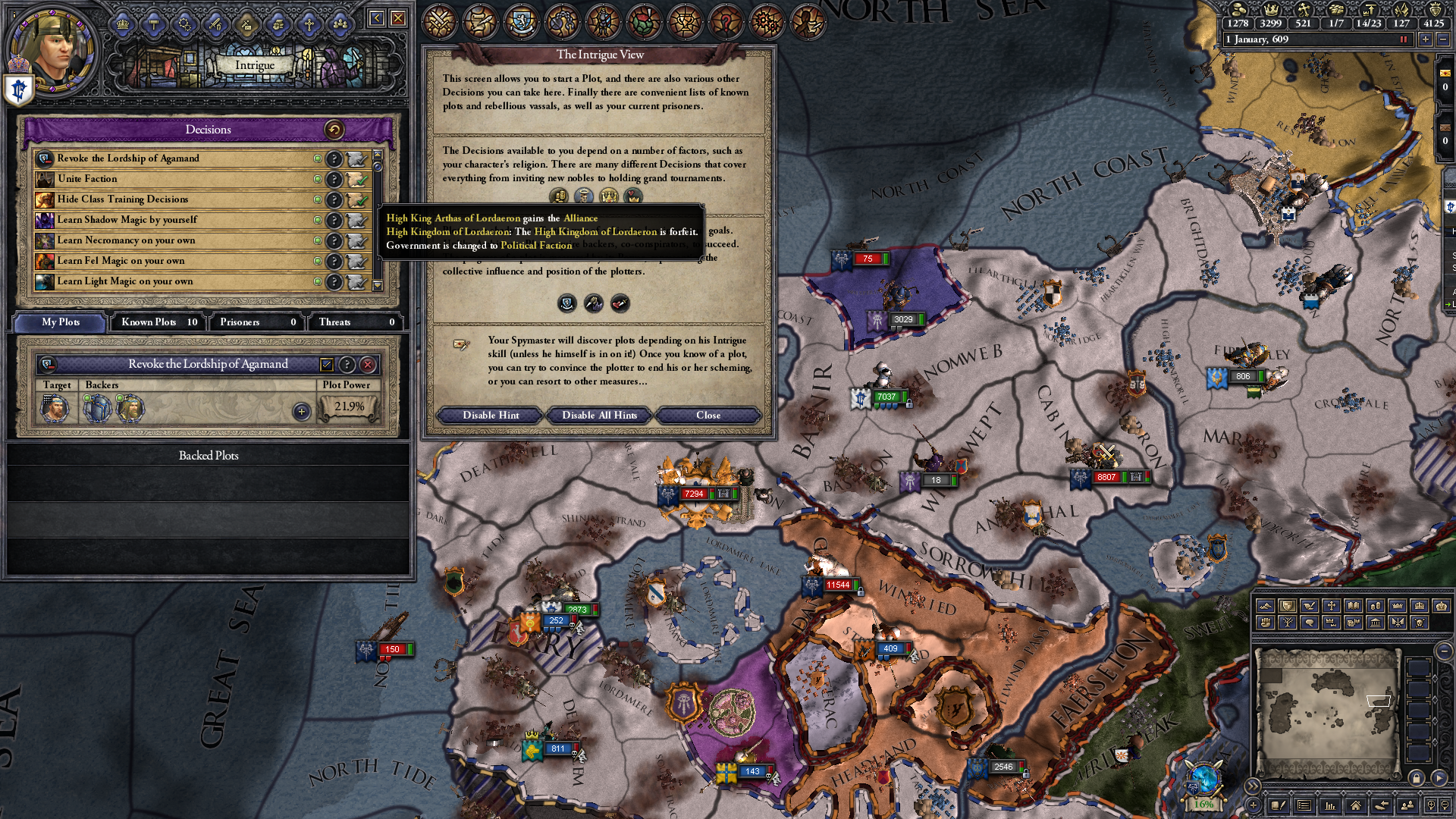Select the revolt risk fist map mode
Screen dimensions: 1456x819
coord(1264,623)
